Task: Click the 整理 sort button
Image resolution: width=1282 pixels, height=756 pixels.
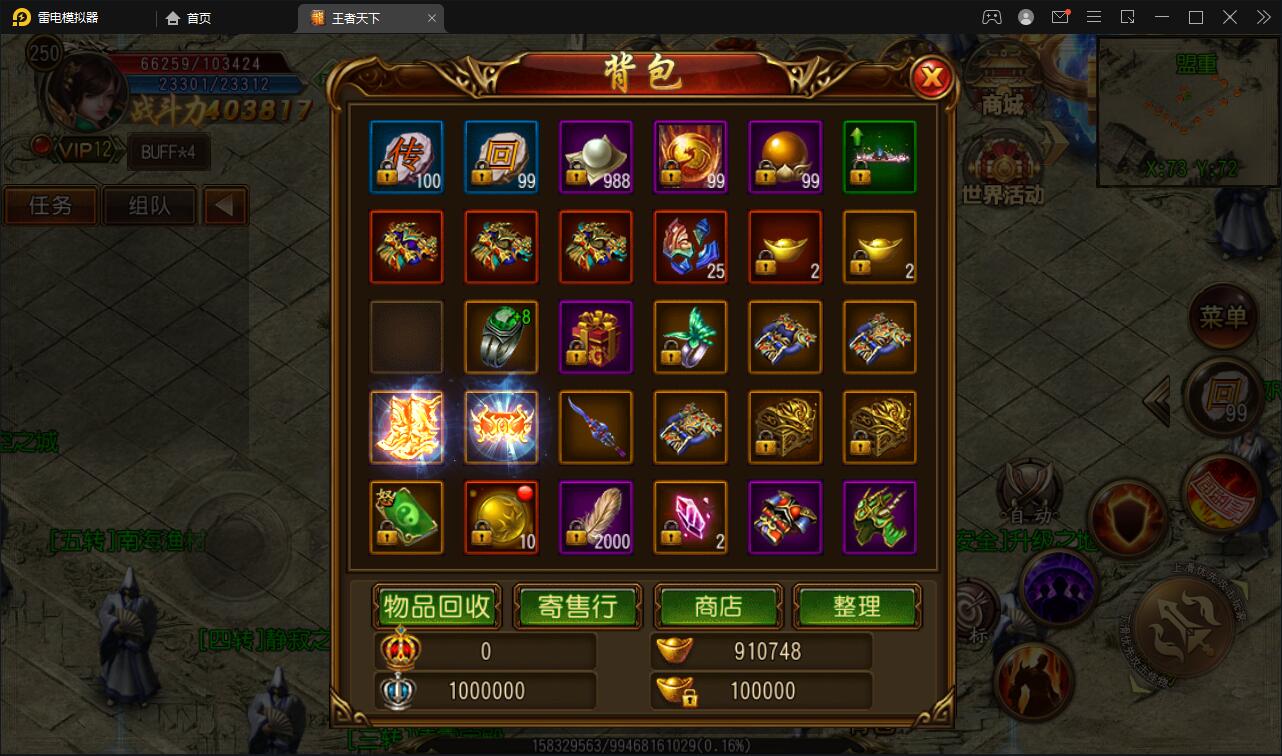Action: coord(857,606)
